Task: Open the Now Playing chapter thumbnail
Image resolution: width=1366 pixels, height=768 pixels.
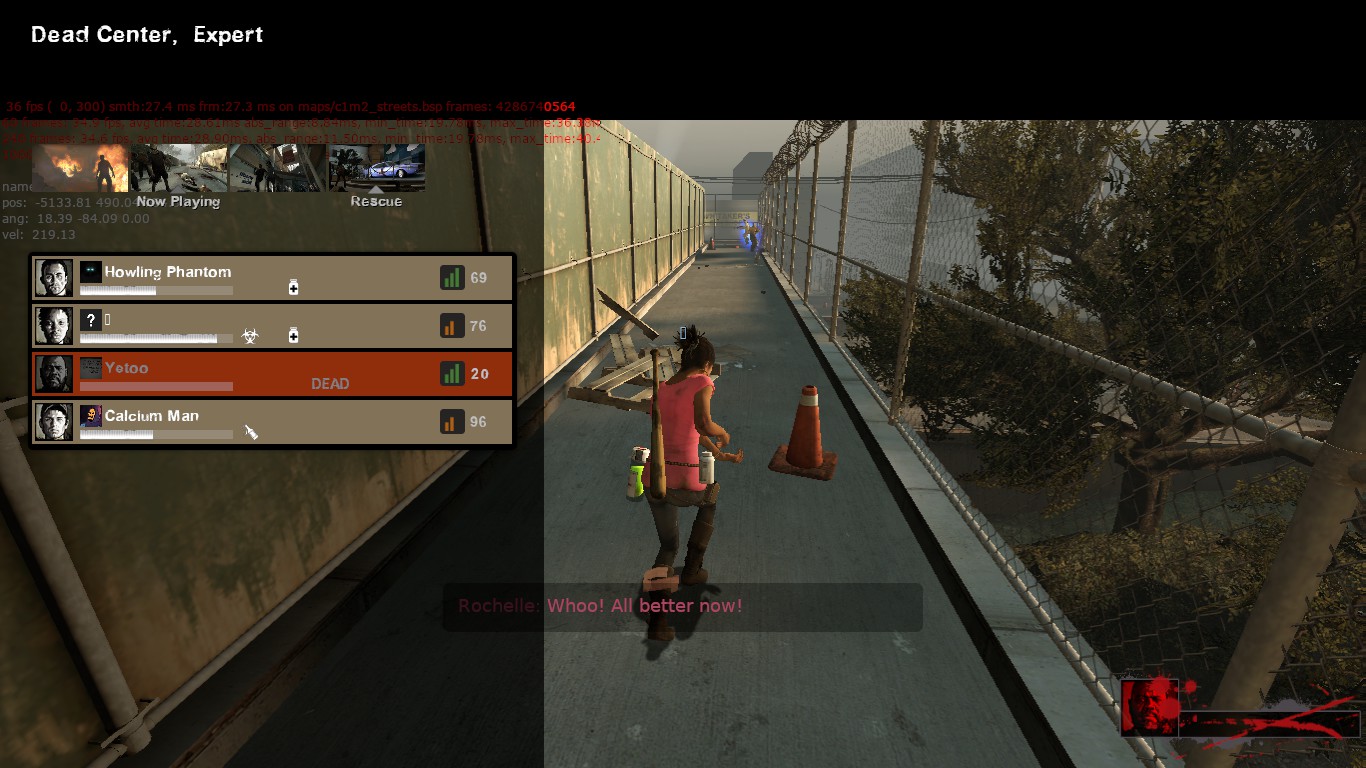Action: (178, 166)
